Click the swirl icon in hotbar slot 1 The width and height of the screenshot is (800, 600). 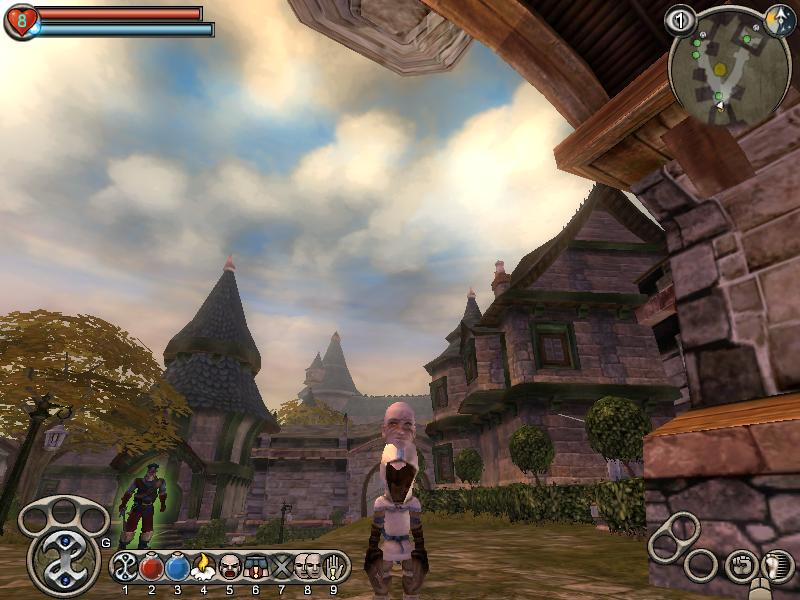(126, 567)
